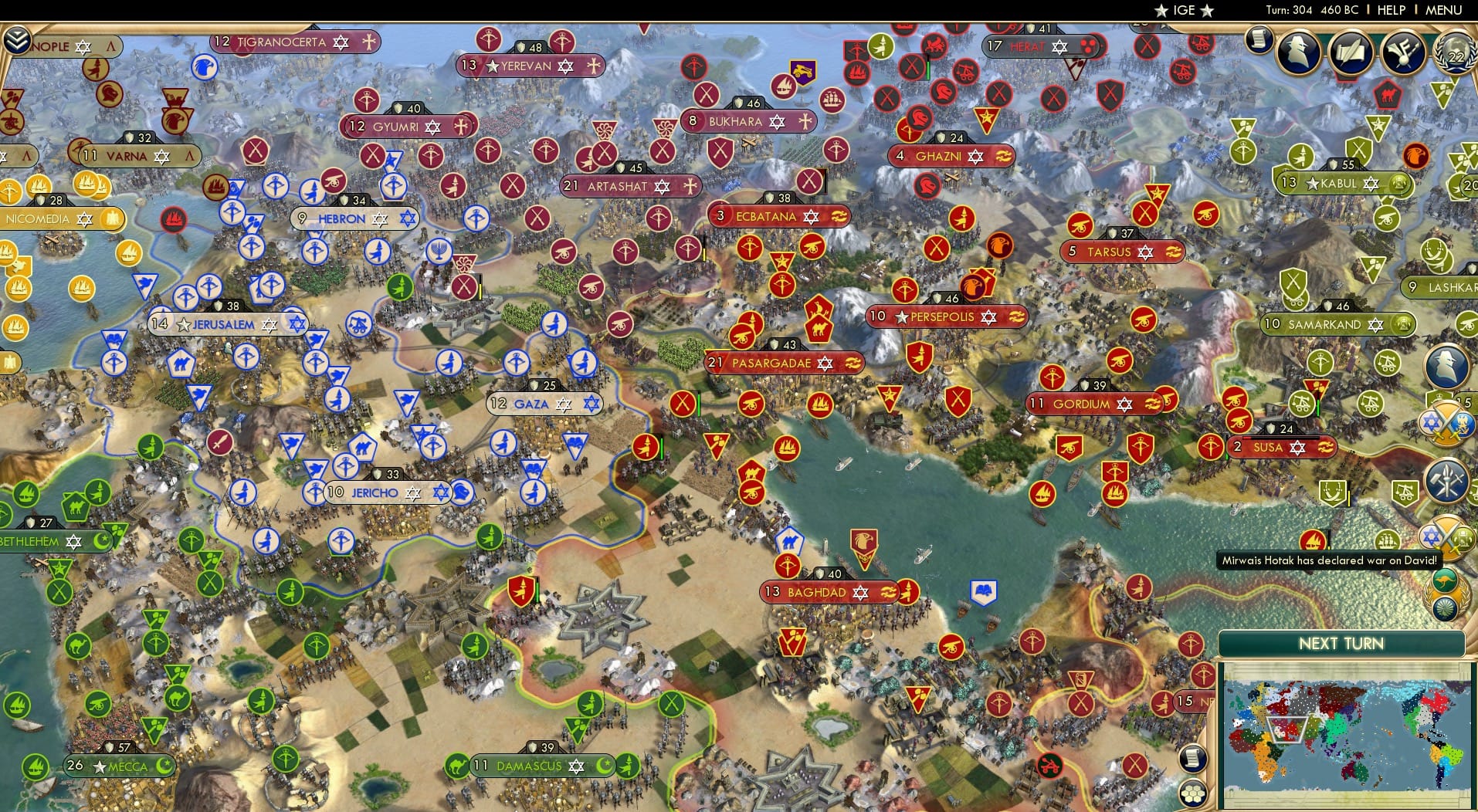This screenshot has height=812, width=1478.
Task: Toggle the scroll icon beside the minimap
Action: (1192, 757)
